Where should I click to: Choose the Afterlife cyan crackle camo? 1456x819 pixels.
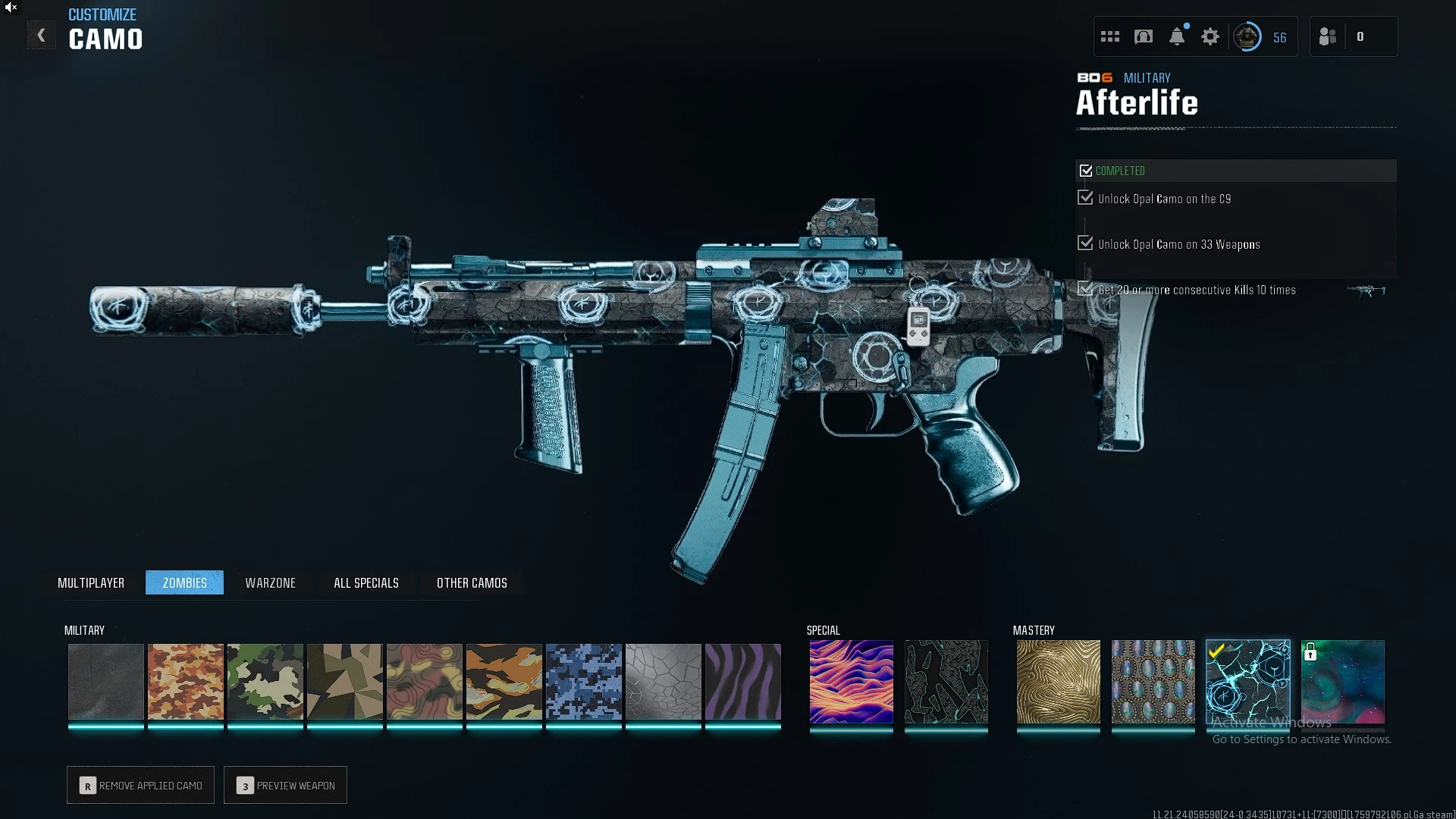pos(1247,682)
